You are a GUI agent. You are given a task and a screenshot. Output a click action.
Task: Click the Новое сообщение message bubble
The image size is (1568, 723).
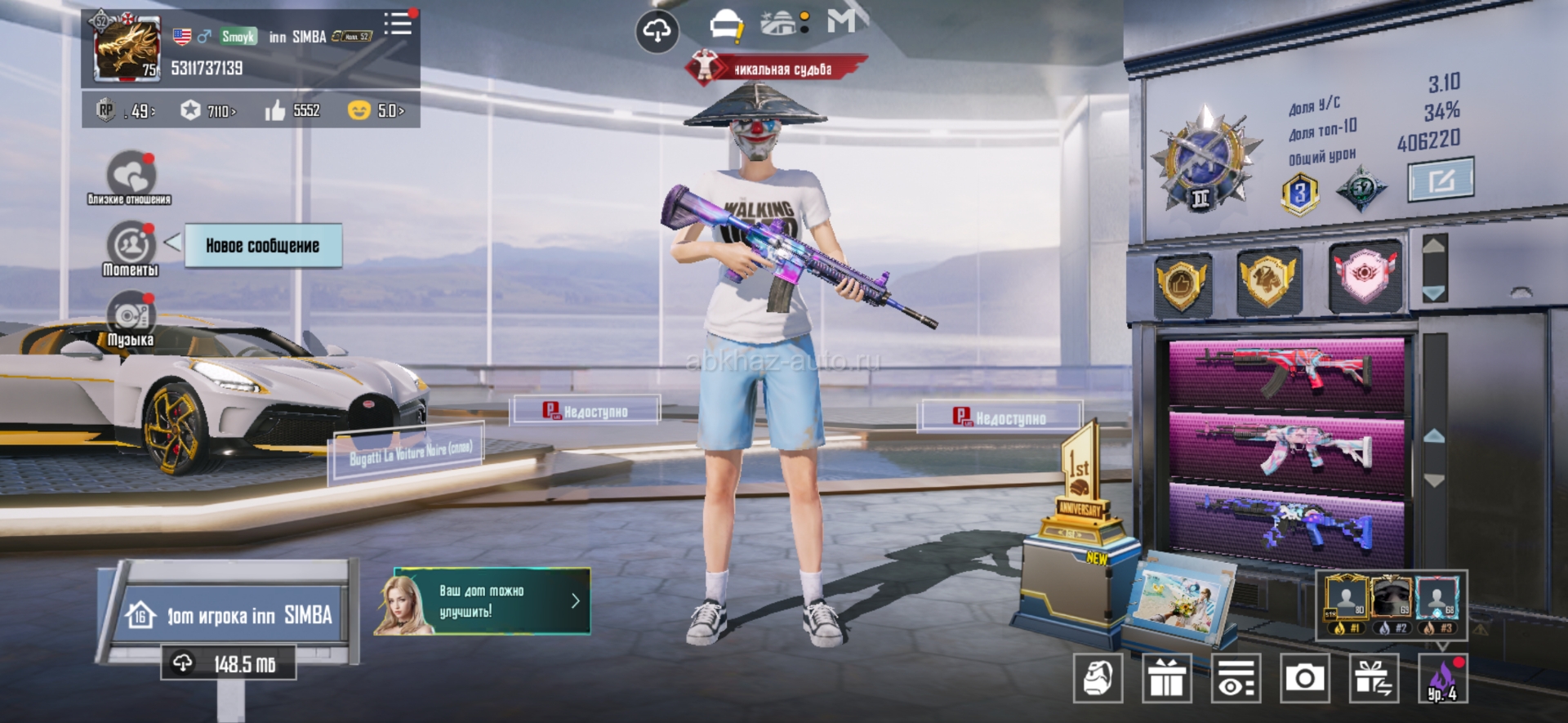(262, 246)
